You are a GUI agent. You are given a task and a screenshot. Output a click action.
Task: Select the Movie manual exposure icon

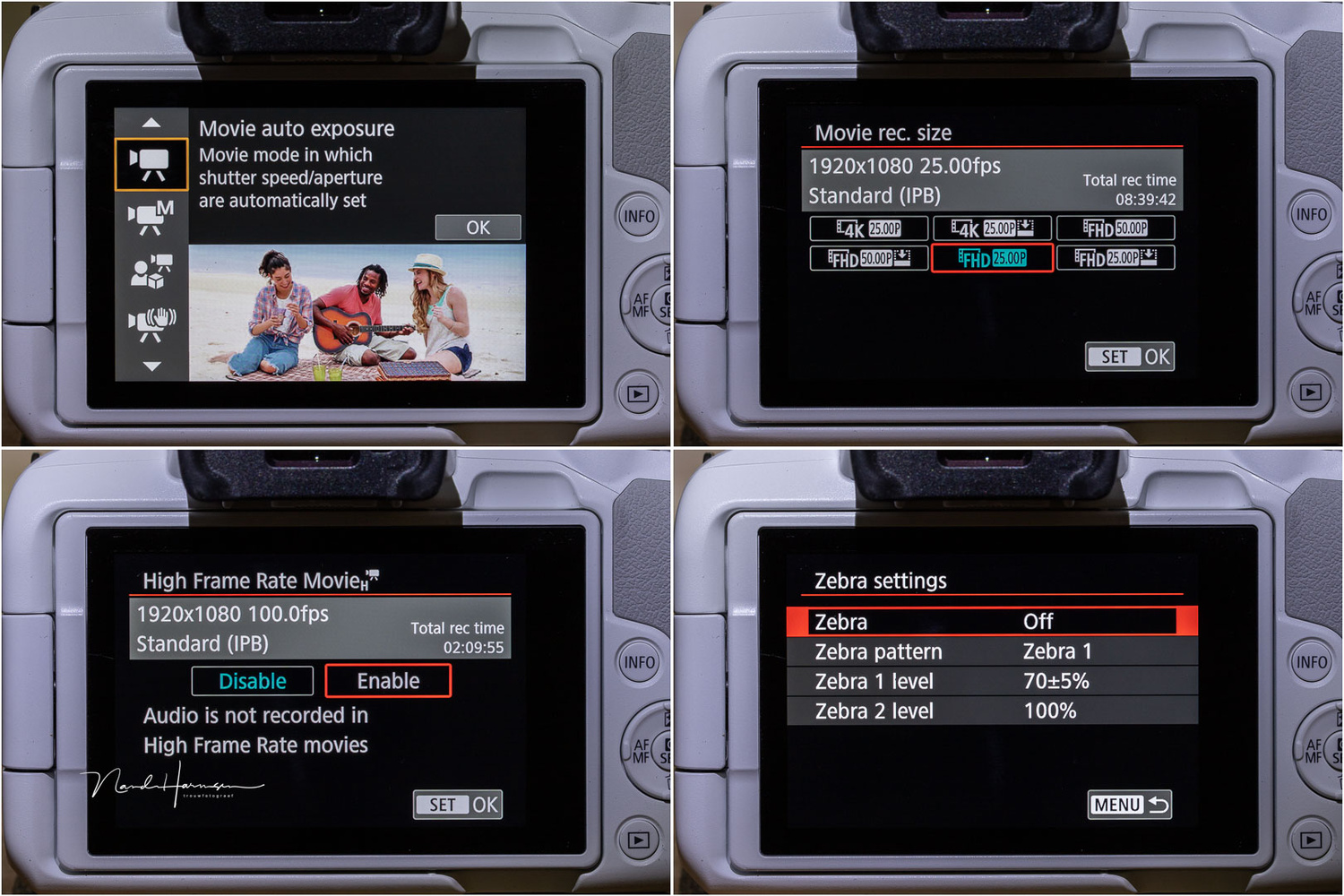(x=150, y=215)
